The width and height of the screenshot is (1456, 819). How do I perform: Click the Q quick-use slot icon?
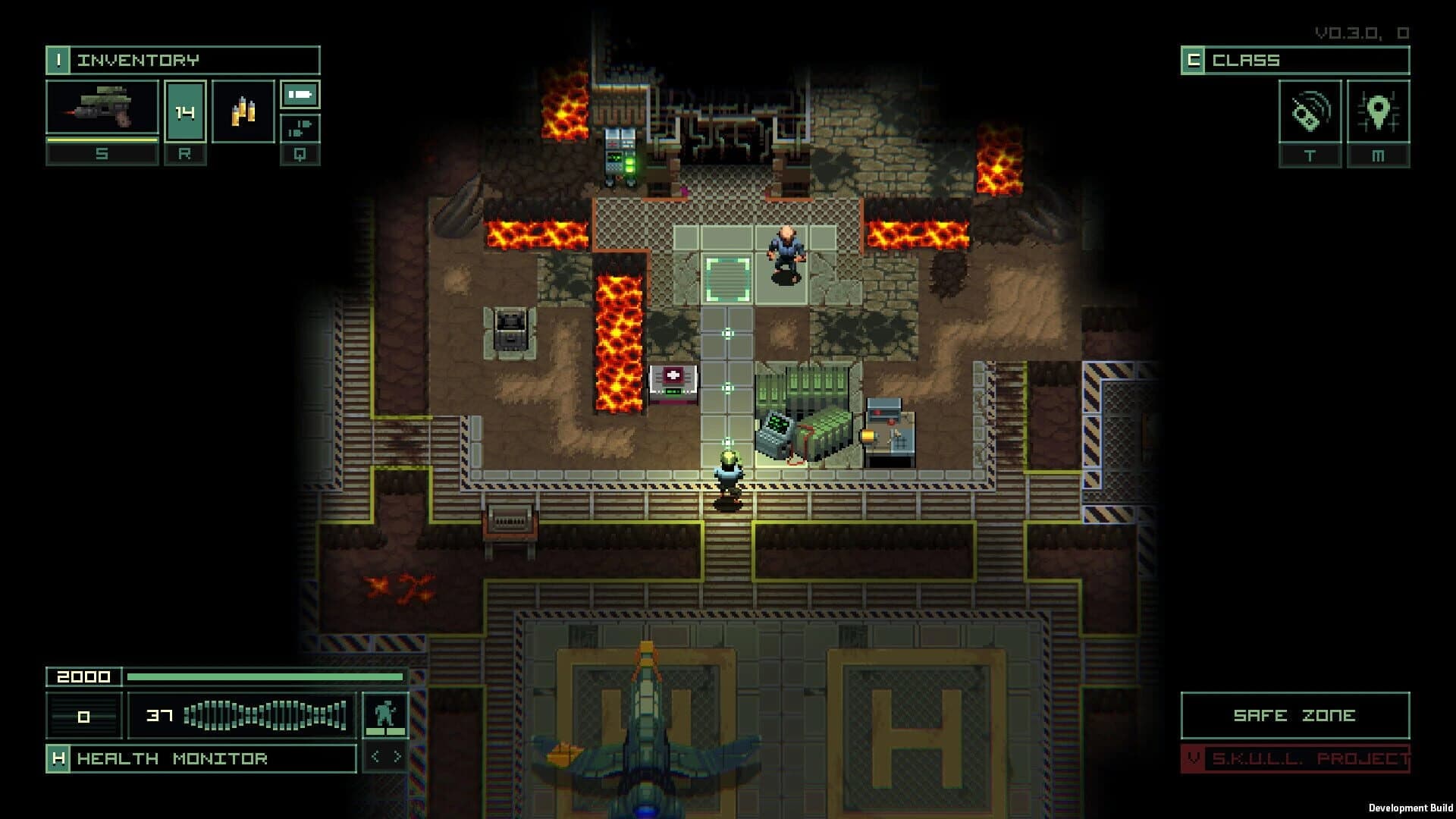coord(299,130)
